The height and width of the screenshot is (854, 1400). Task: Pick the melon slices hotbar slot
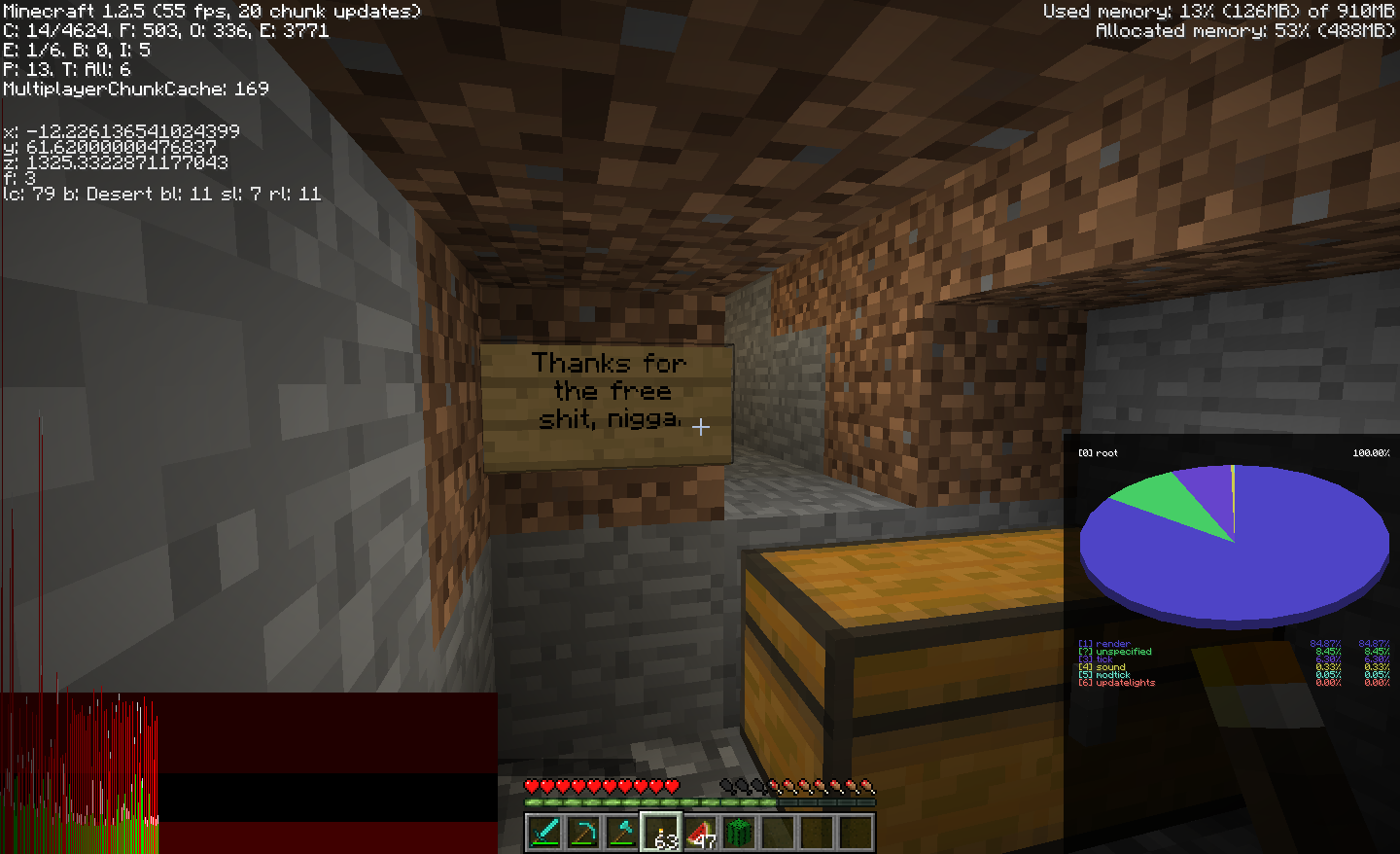click(x=700, y=833)
